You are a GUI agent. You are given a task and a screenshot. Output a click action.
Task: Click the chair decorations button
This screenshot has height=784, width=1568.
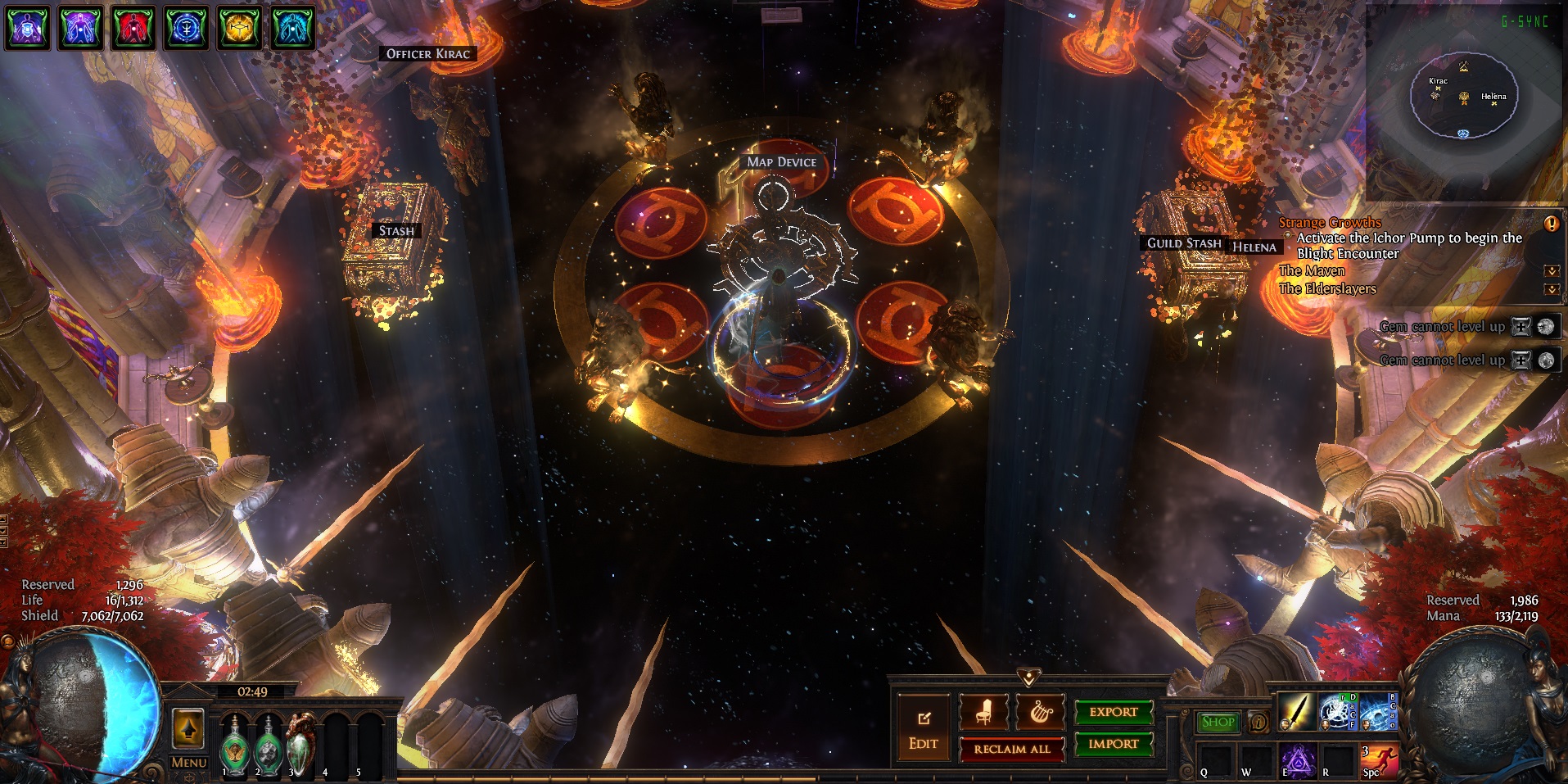coord(983,712)
